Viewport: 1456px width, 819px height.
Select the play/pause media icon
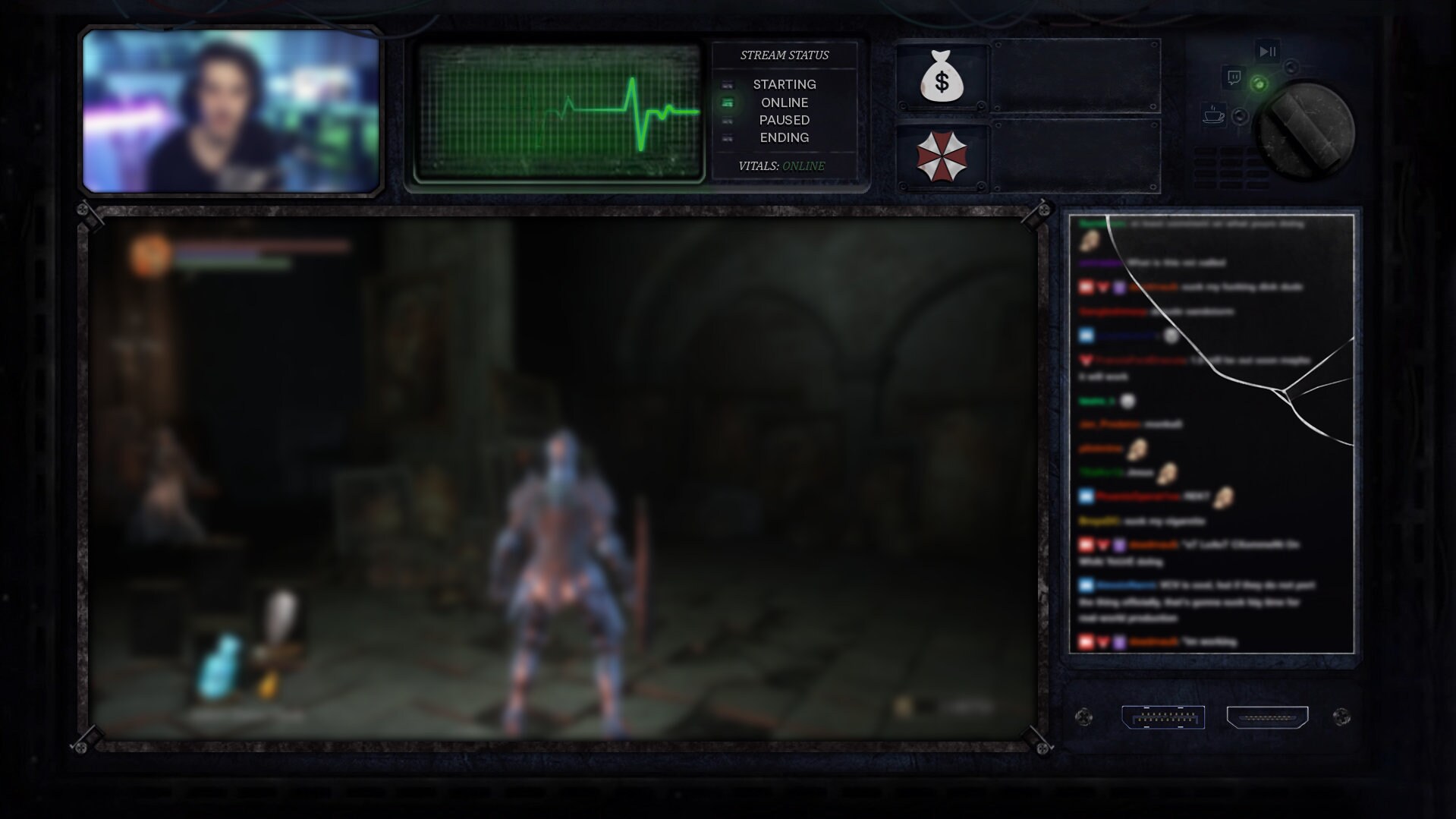[1268, 52]
